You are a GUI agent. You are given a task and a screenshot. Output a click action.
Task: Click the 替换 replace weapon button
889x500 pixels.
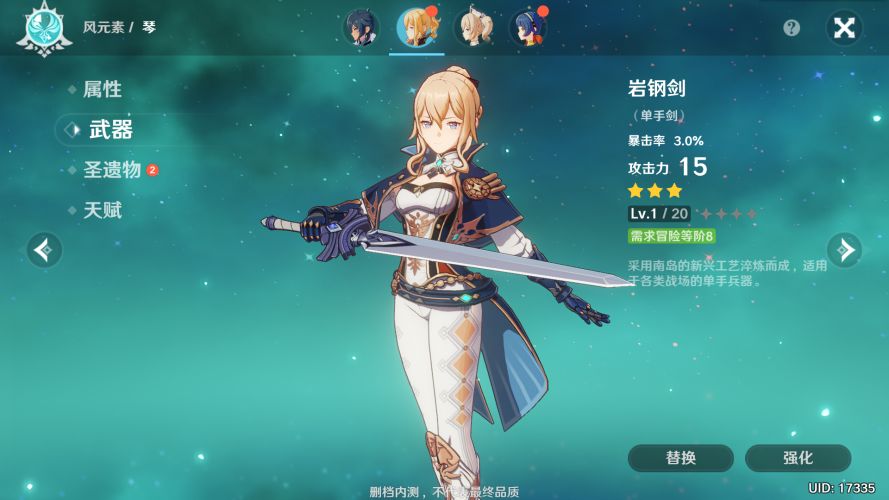680,458
